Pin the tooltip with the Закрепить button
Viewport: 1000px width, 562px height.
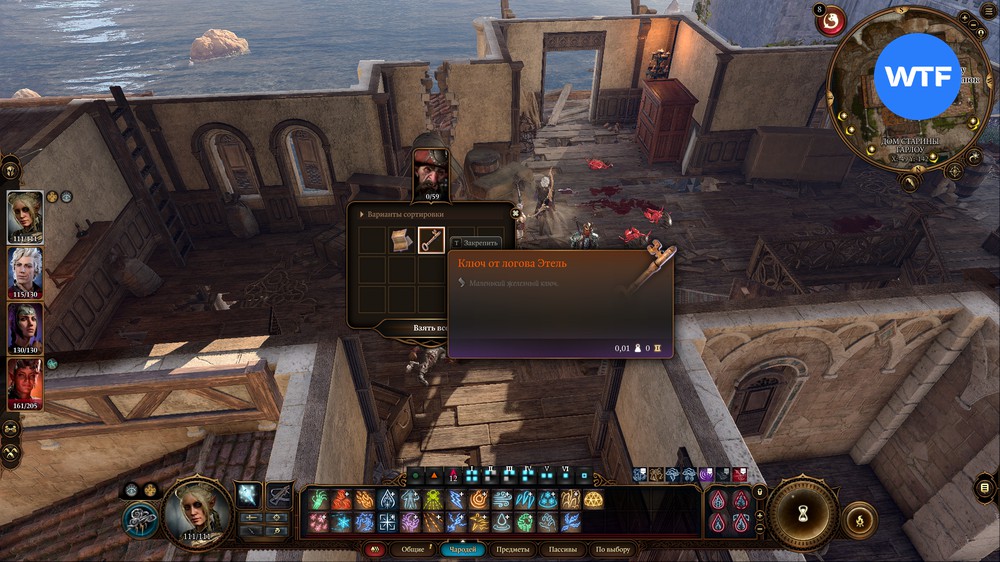point(478,242)
